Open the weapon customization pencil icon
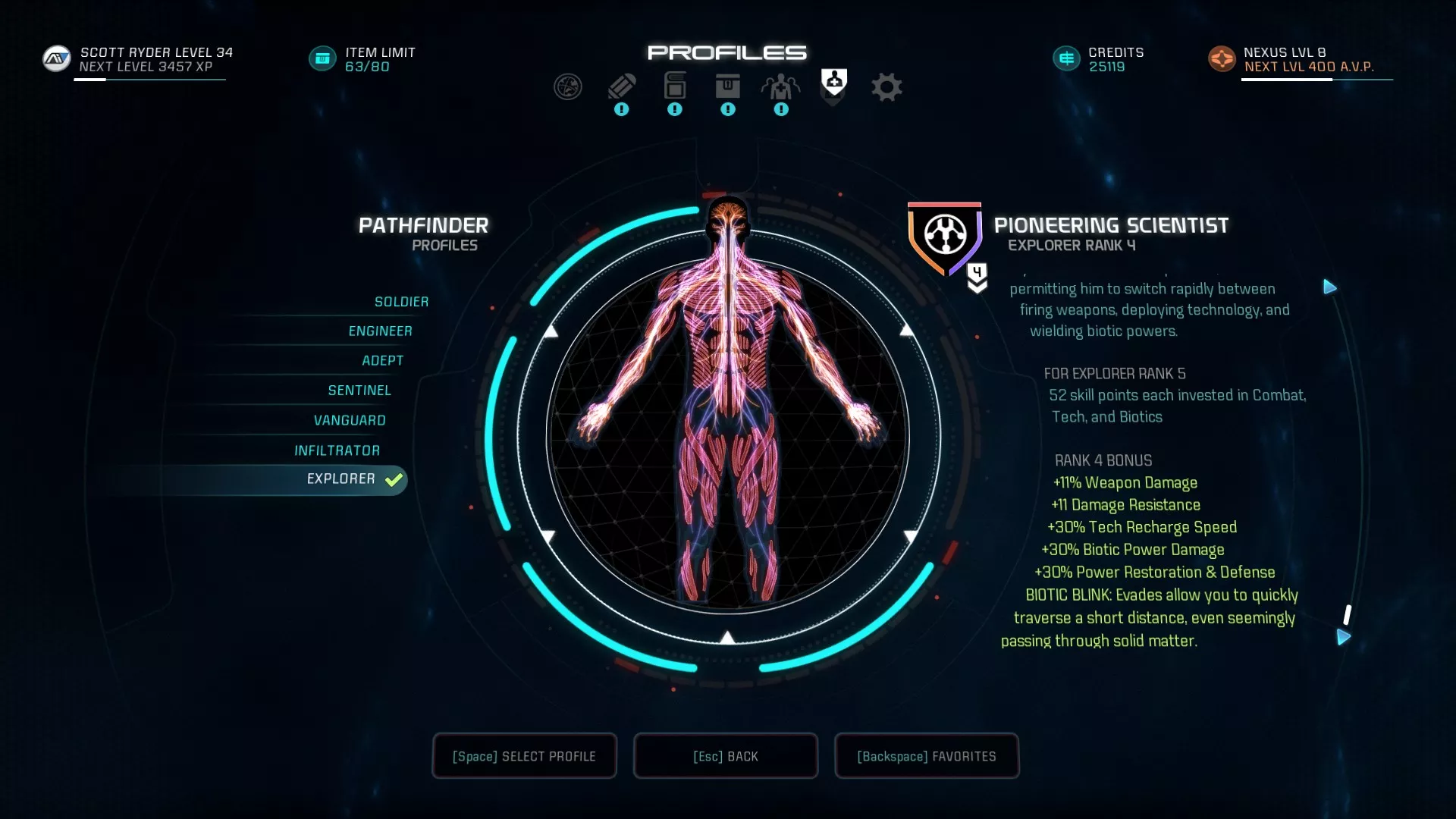The width and height of the screenshot is (1456, 819). (621, 86)
